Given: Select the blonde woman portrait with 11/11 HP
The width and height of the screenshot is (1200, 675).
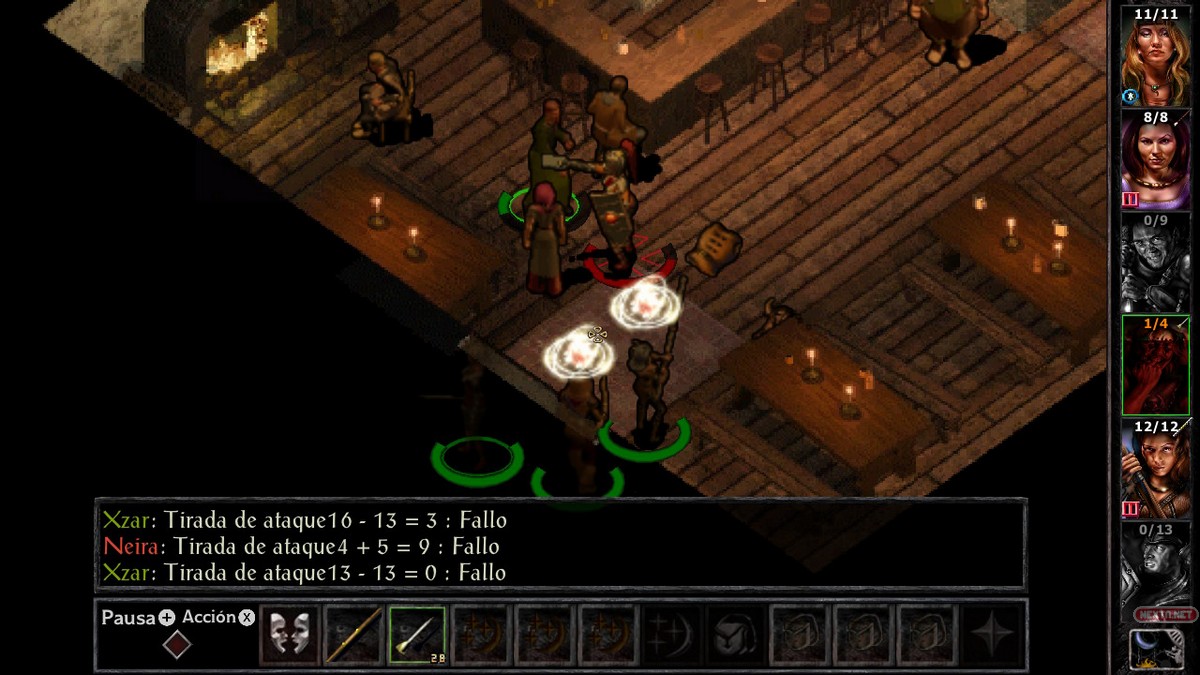Looking at the screenshot, I should [1155, 55].
